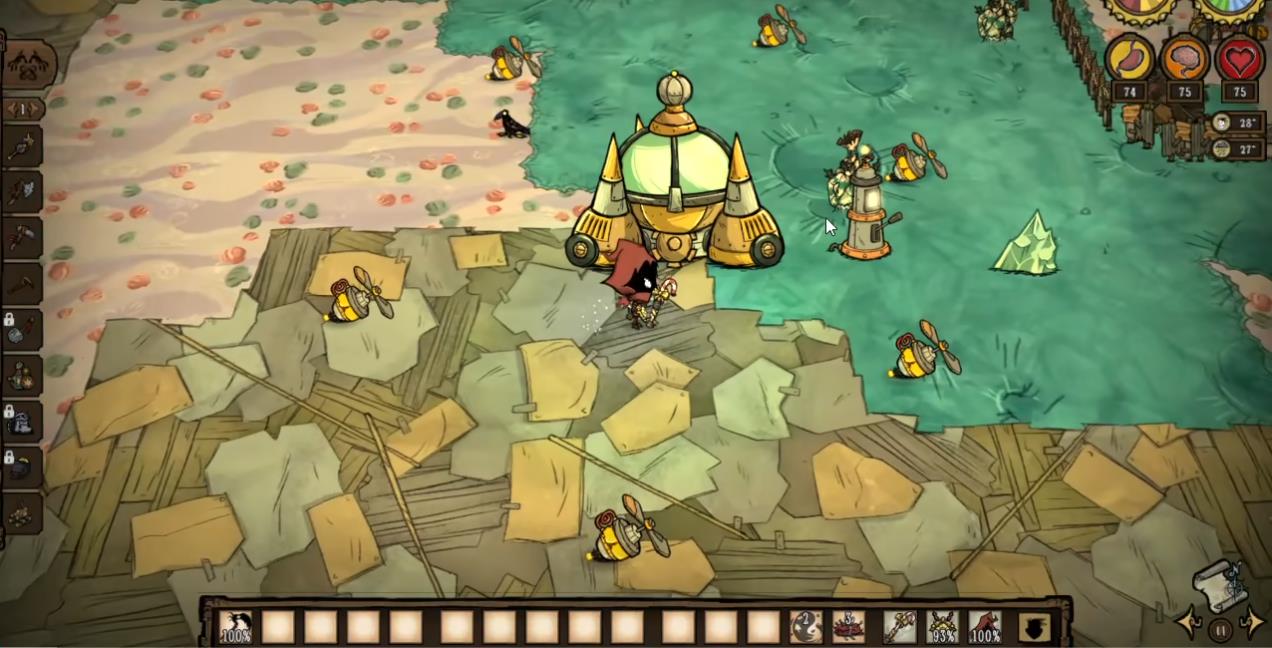
Task: Select the campfire crafting recipe
Action: pos(22,513)
